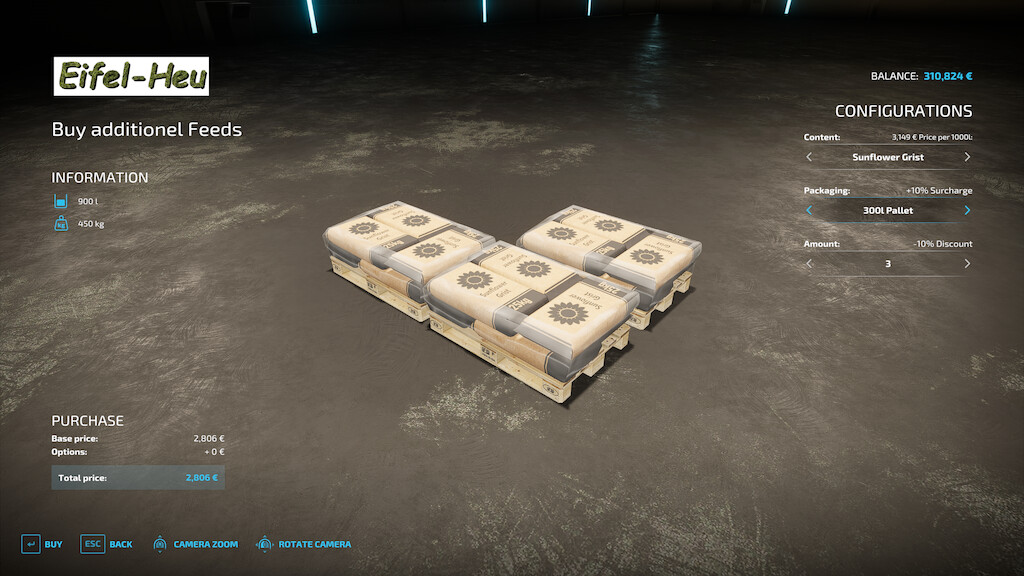1024x576 pixels.
Task: Select previous Content option arrow
Action: [809, 157]
